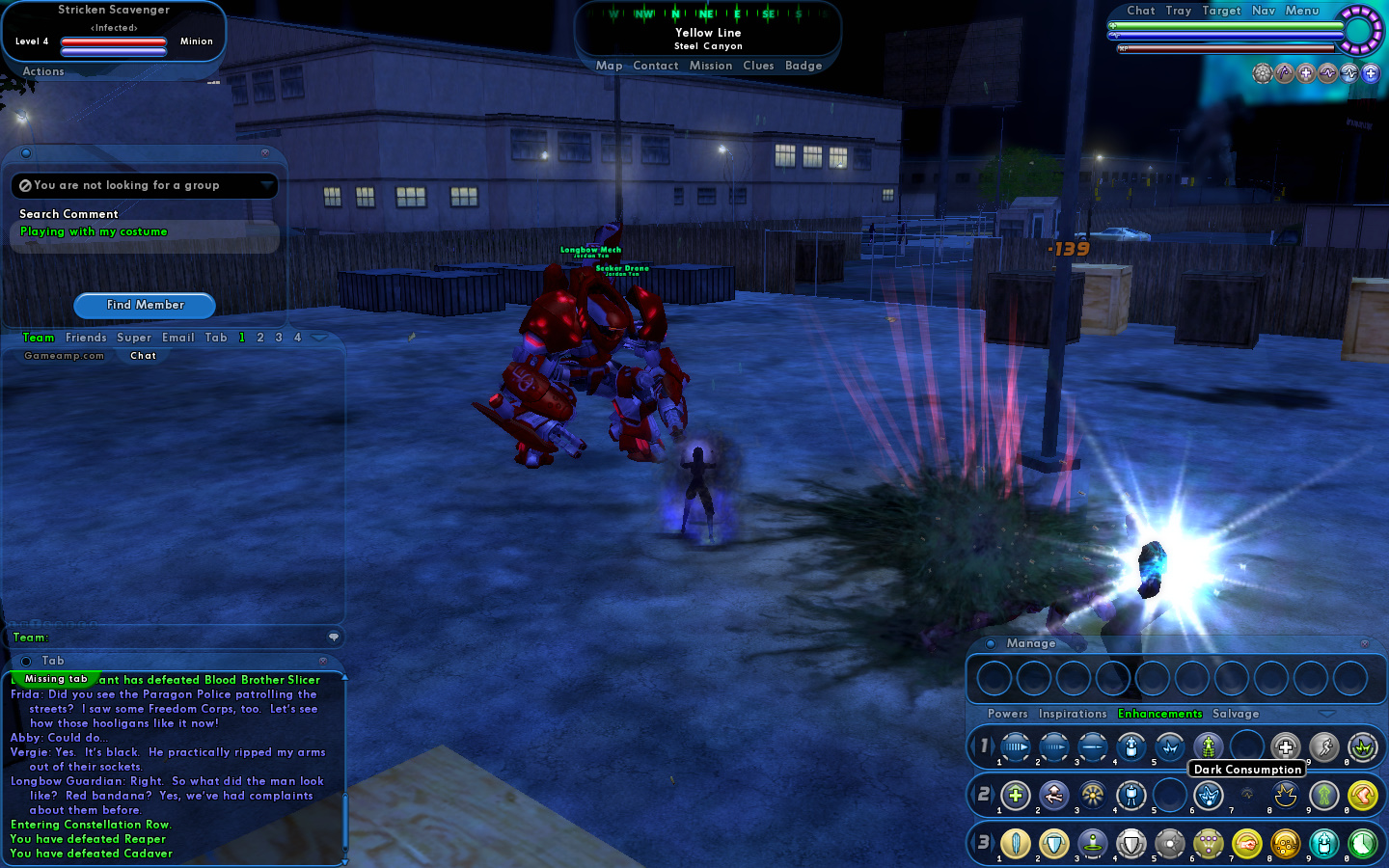Image resolution: width=1389 pixels, height=868 pixels.
Task: Toggle the Chat window from top bar
Action: tap(1141, 11)
